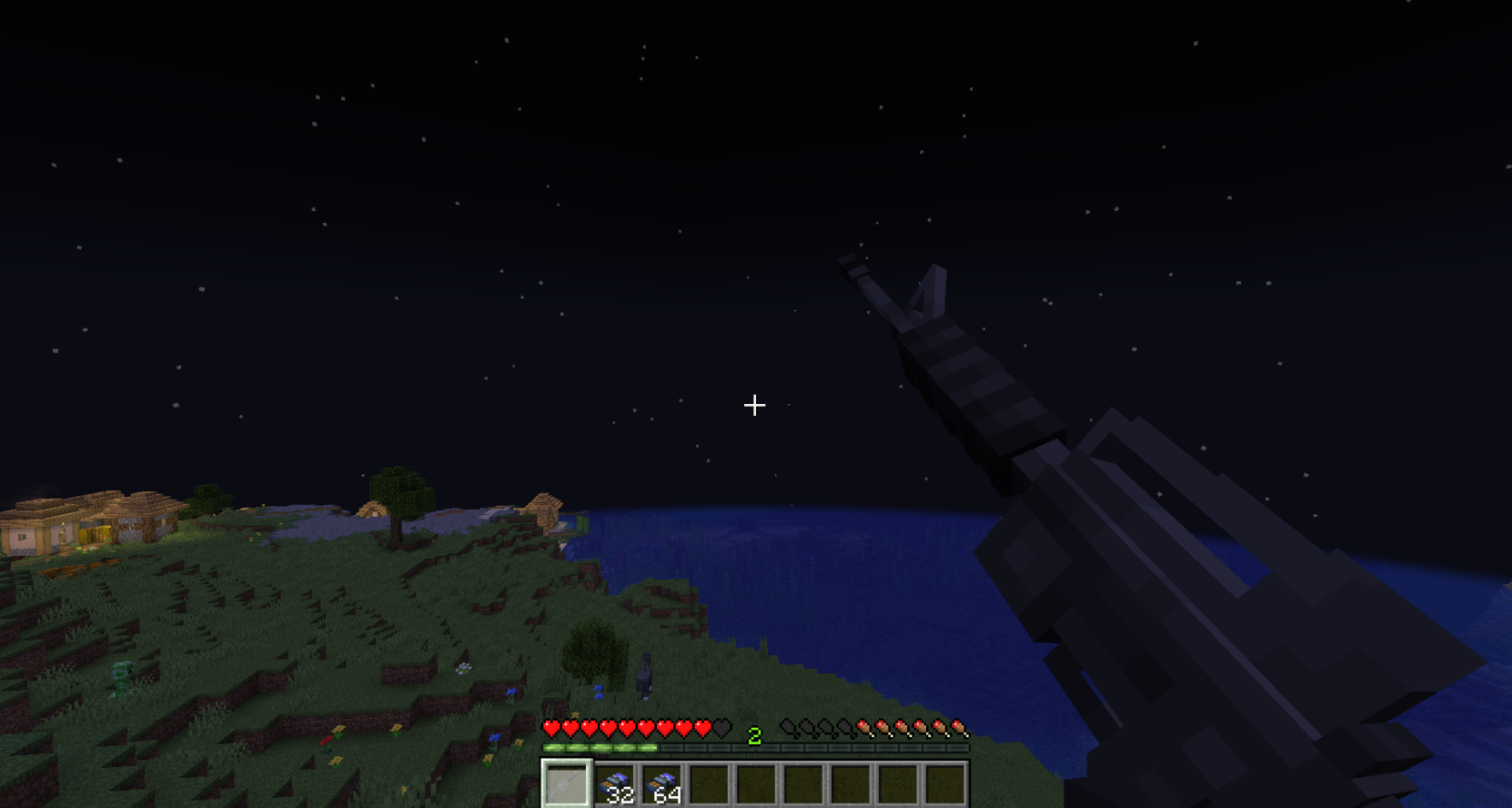This screenshot has height=808, width=1512.
Task: Click the empty heart in the health bar
Action: [x=721, y=728]
